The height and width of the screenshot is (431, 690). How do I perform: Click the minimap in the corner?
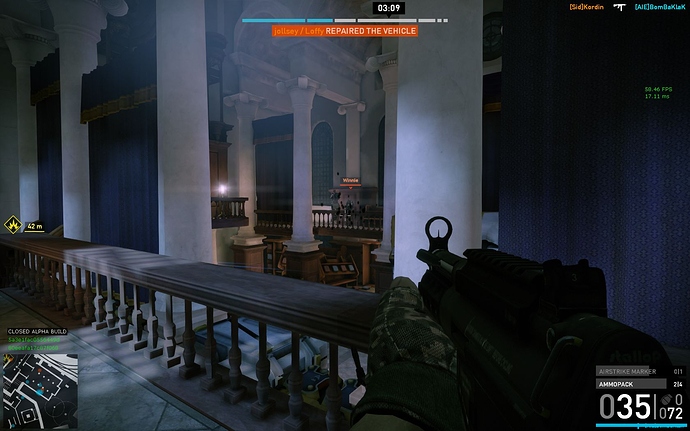[40, 386]
